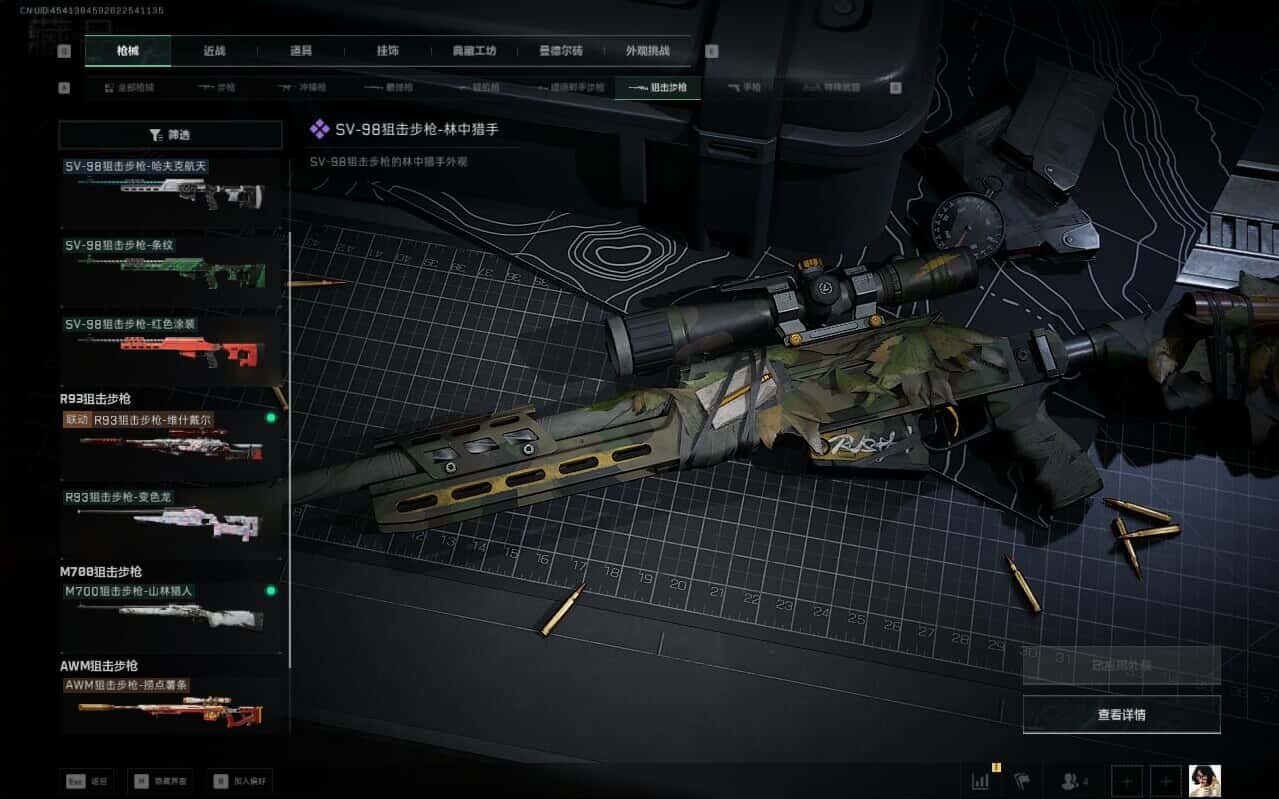Click the bar chart stats icon
Screen dimensions: 1279x799
(981, 780)
